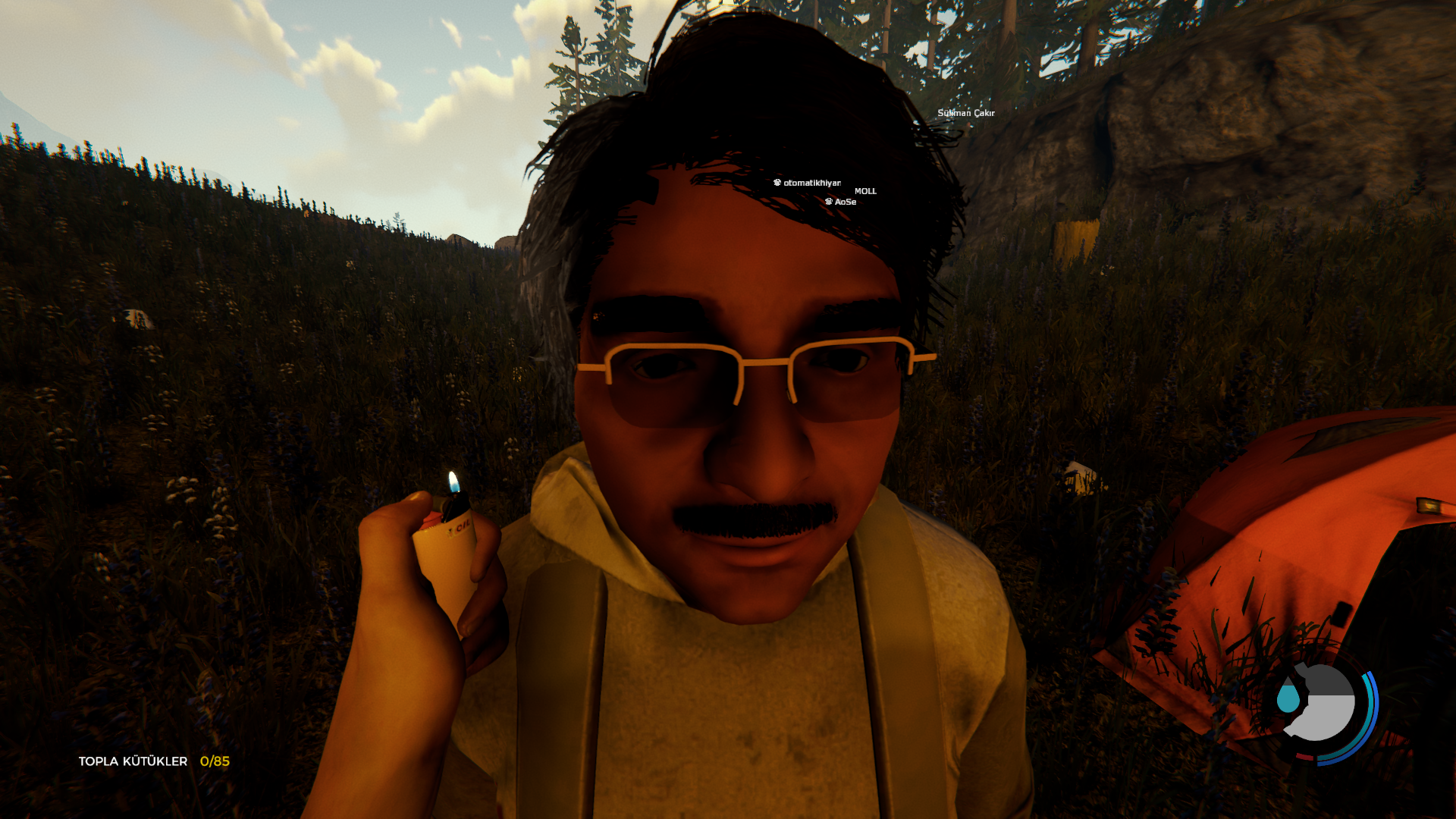Select the otomatikhiyar player name tag

[x=808, y=183]
